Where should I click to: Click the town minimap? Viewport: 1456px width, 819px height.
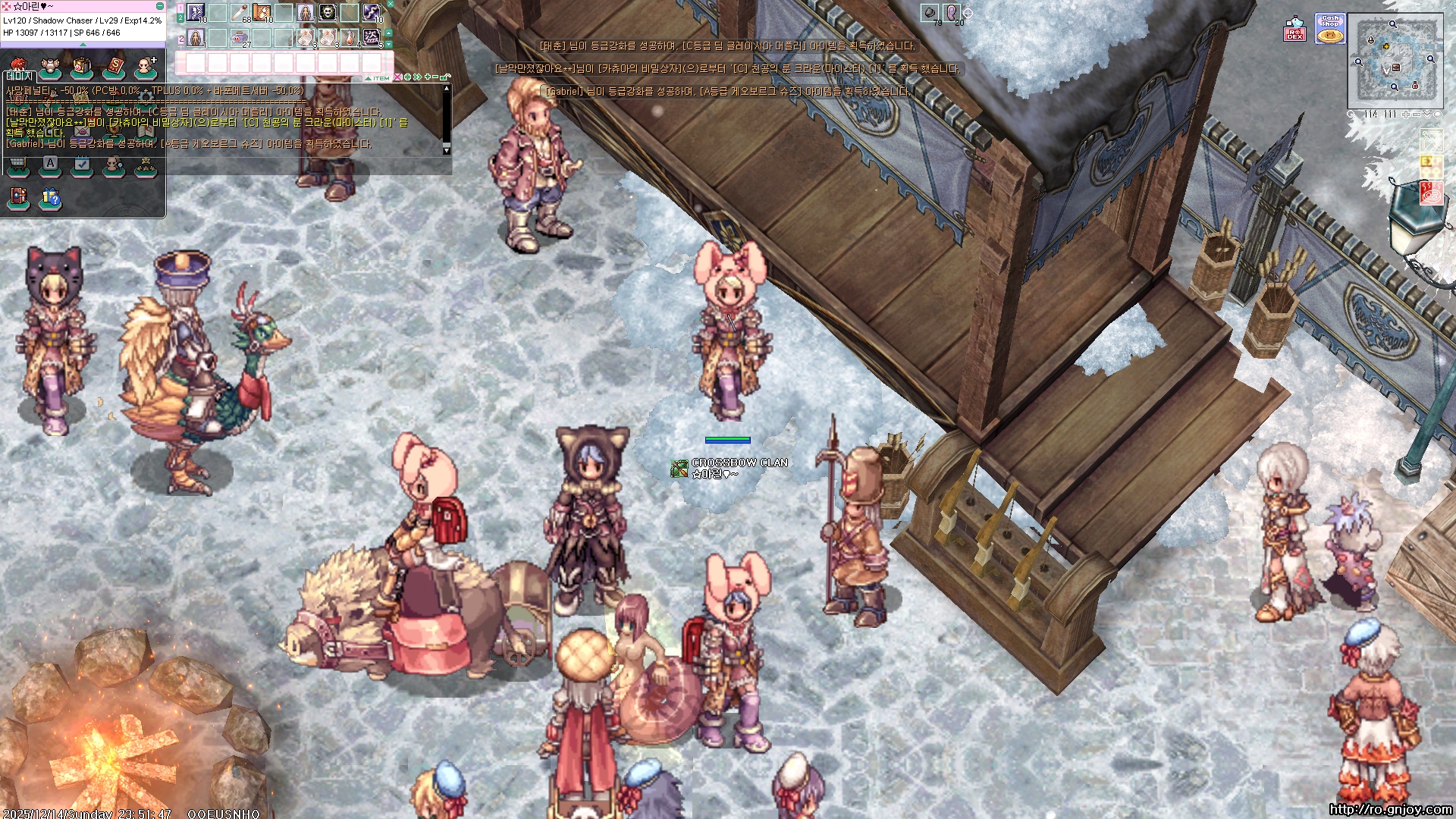click(x=1394, y=61)
